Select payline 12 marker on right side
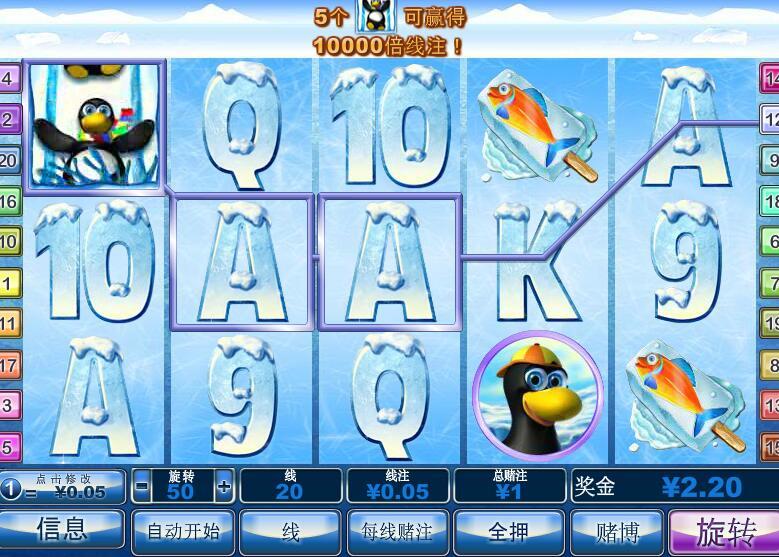 770,119
